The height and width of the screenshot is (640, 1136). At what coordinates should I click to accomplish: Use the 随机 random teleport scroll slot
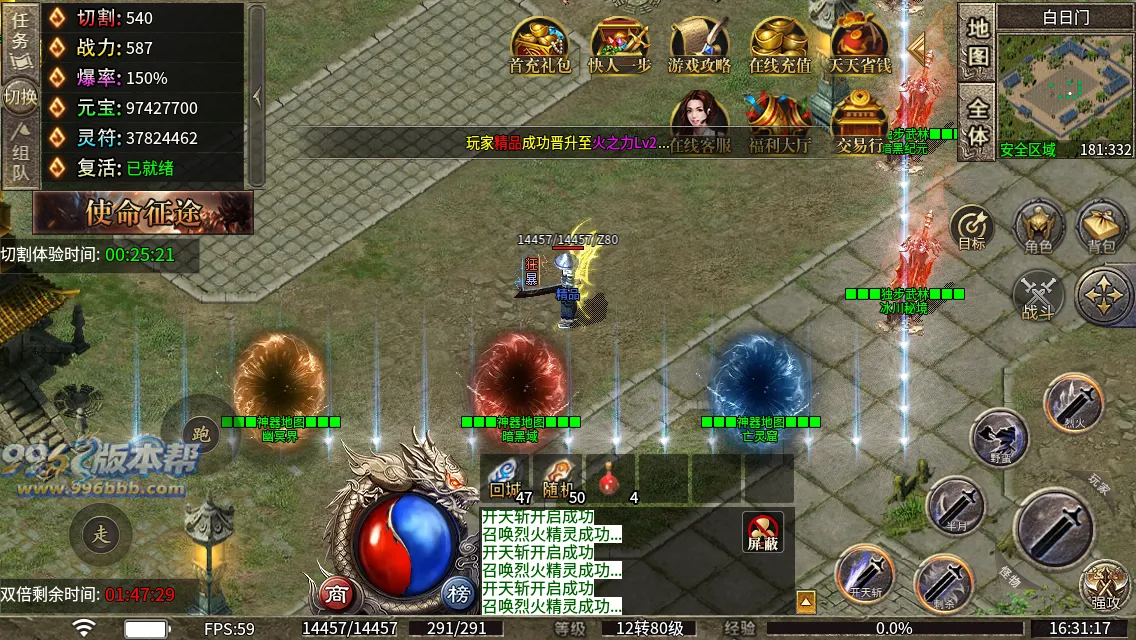coord(557,478)
